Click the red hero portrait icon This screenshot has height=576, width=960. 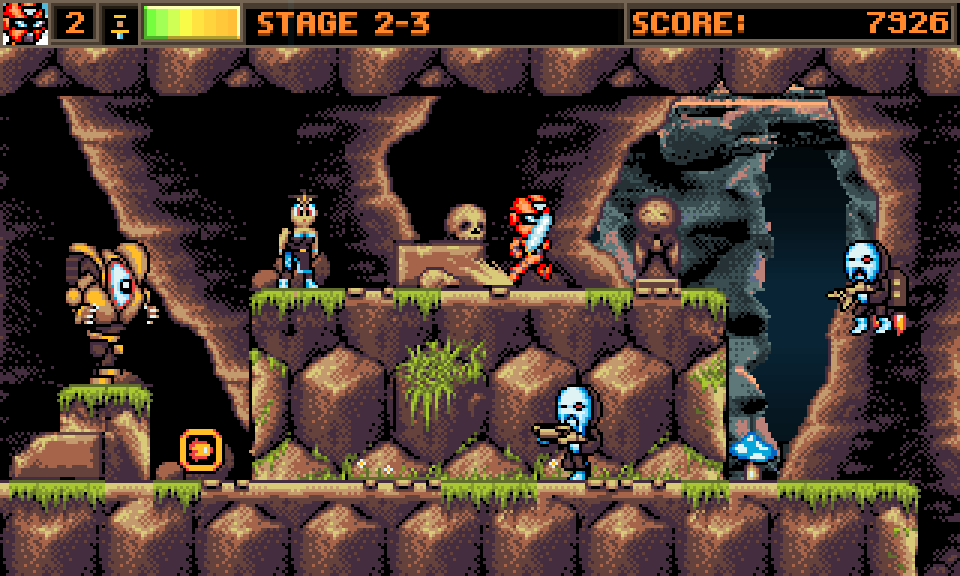[x=25, y=23]
